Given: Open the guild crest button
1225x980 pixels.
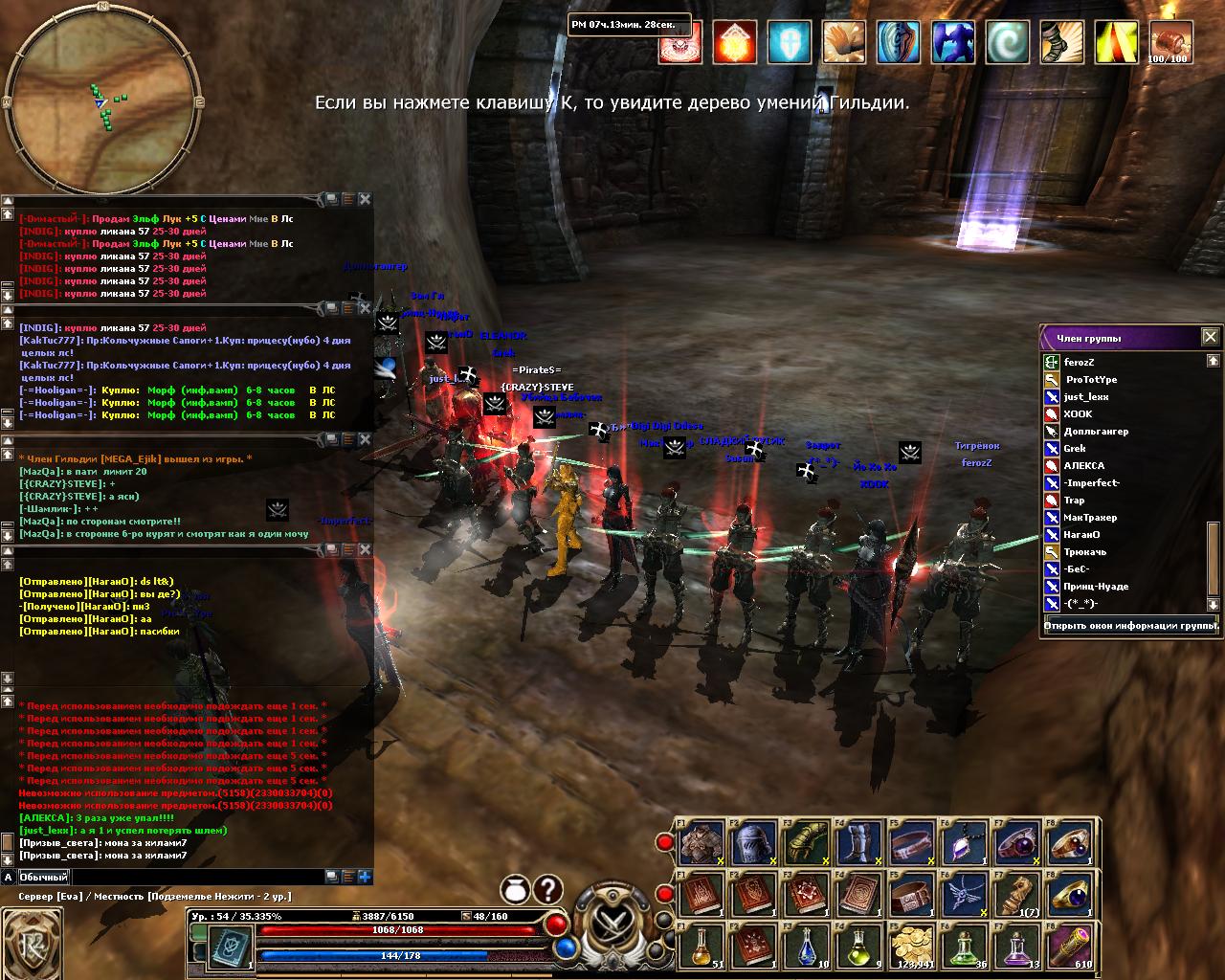Looking at the screenshot, I should (31, 943).
